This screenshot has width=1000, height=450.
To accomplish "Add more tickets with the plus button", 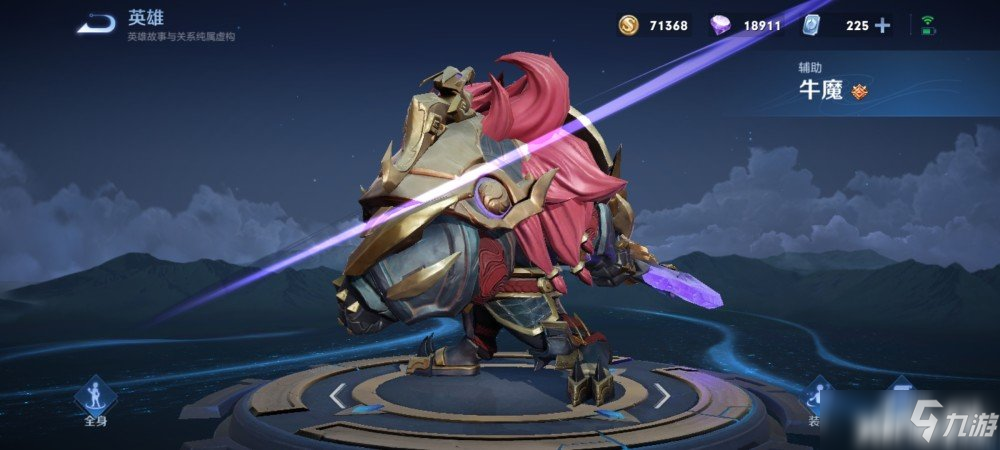I will (882, 26).
